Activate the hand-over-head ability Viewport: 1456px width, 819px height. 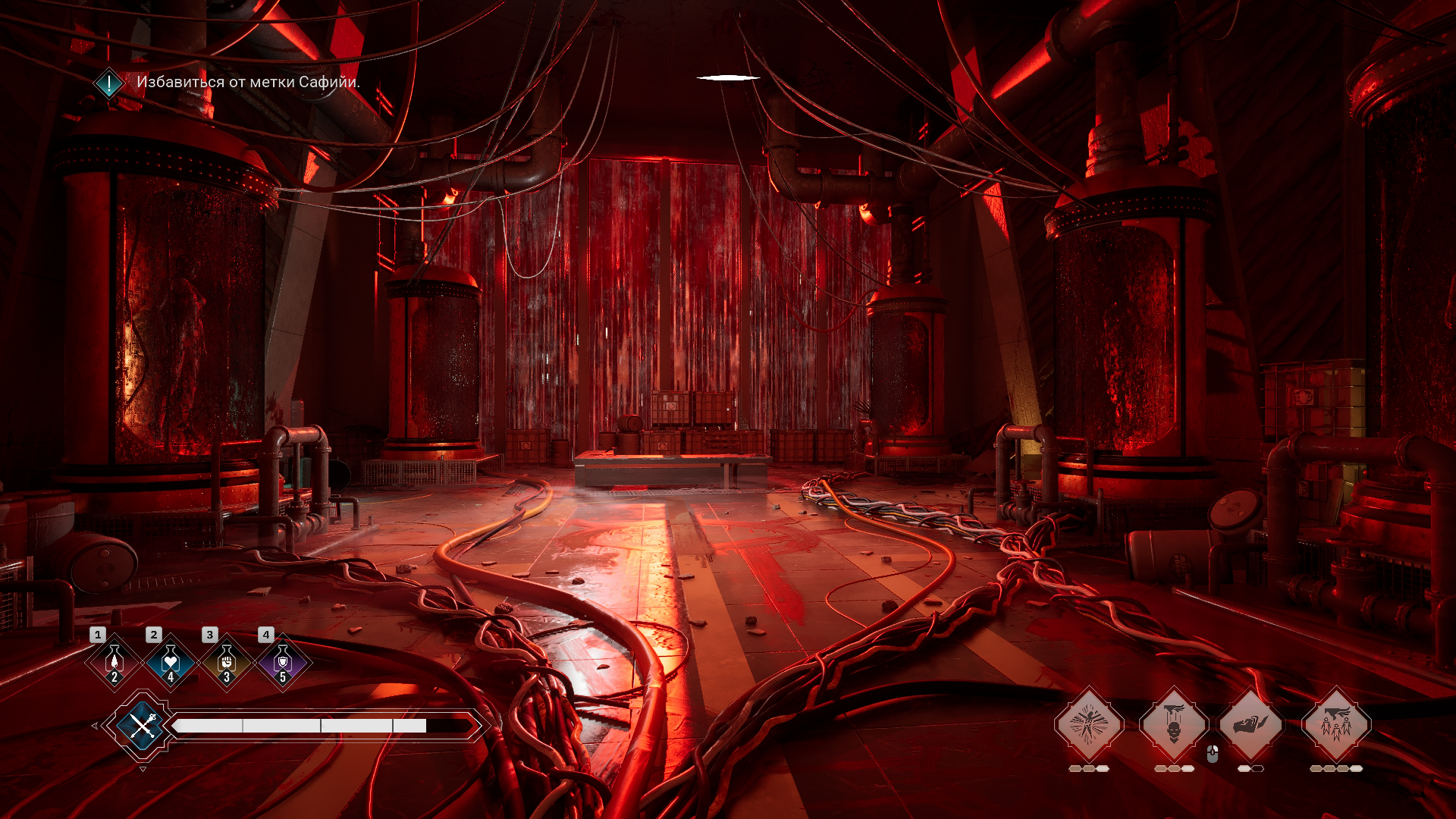1173,725
